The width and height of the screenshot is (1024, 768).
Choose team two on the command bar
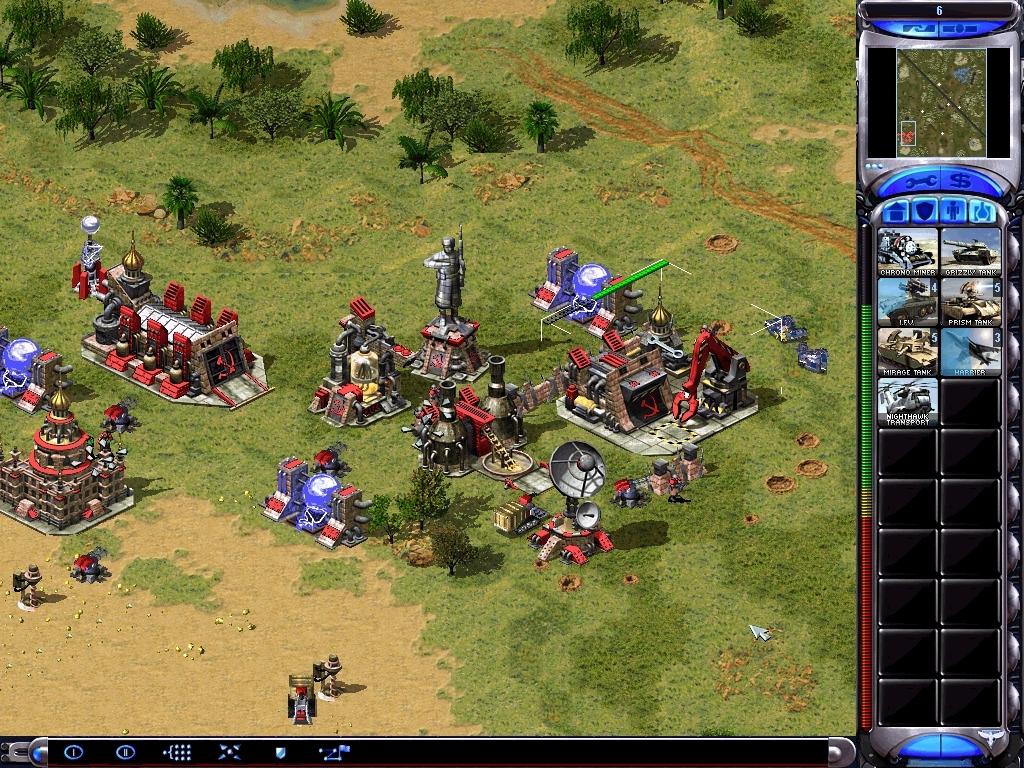tap(125, 752)
